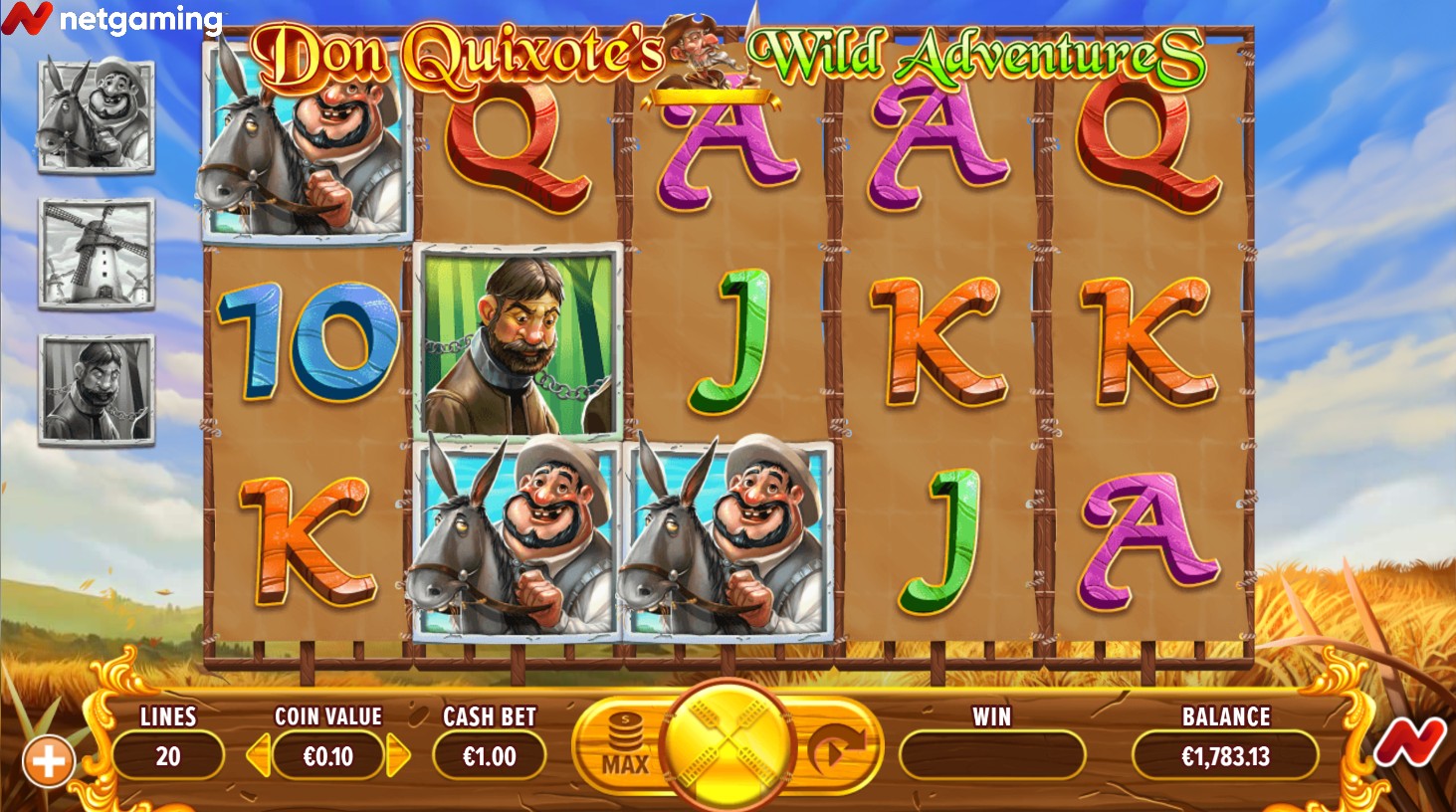
Task: Select the Sancho Panza donkey thumbnail
Action: click(97, 114)
